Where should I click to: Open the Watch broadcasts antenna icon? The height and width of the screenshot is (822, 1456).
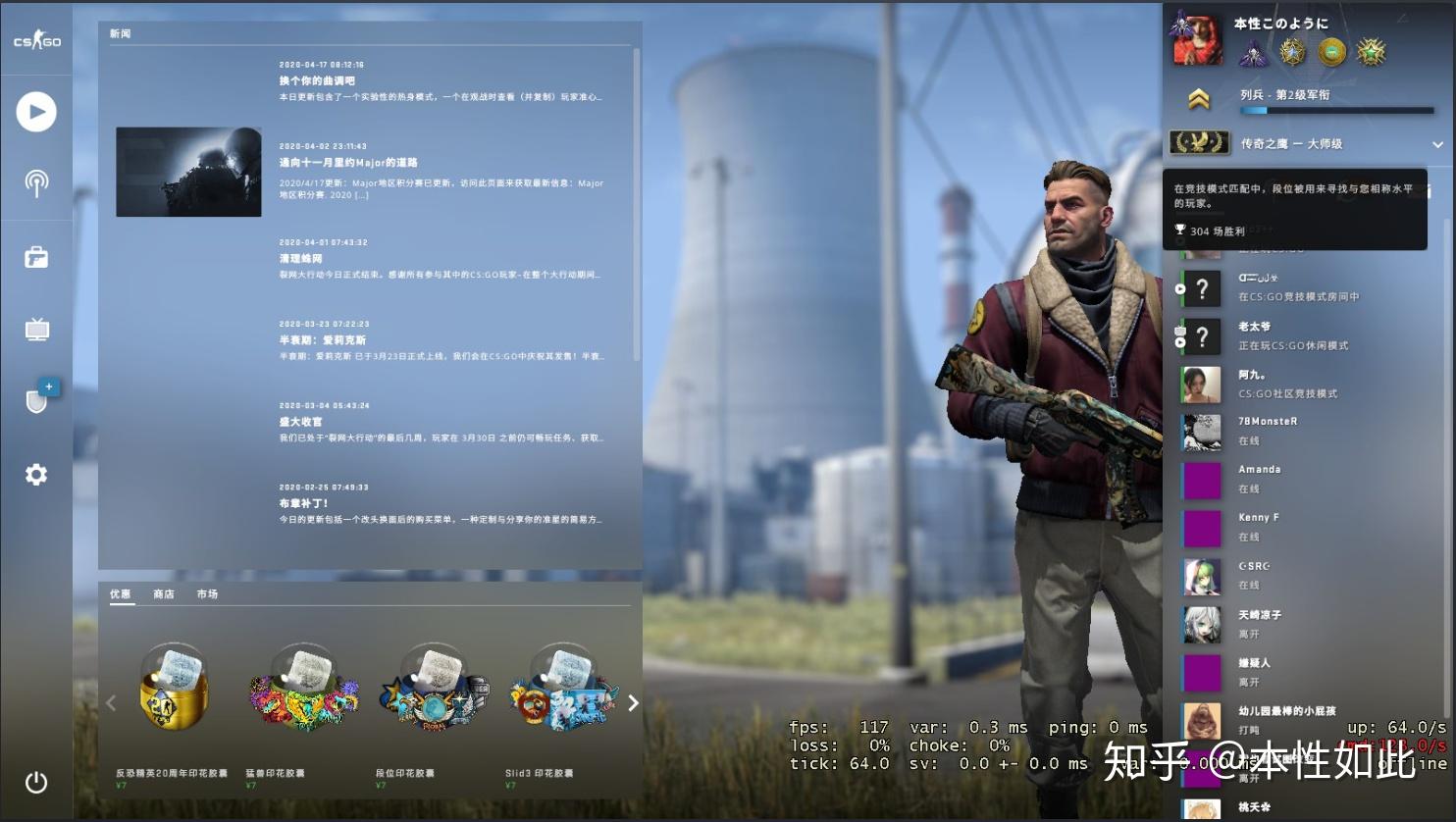point(36,183)
